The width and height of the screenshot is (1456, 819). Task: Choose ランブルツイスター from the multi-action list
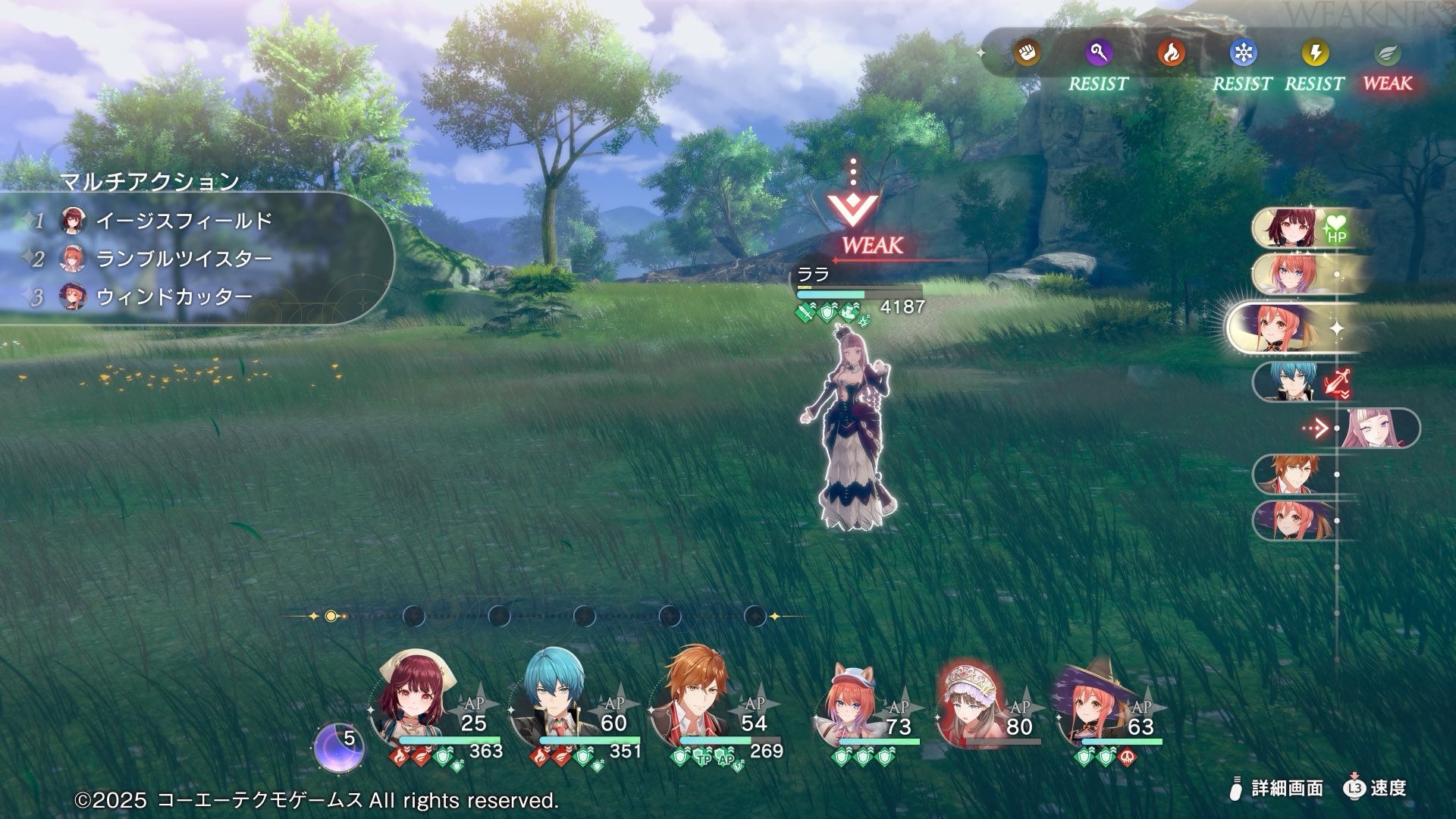click(184, 259)
